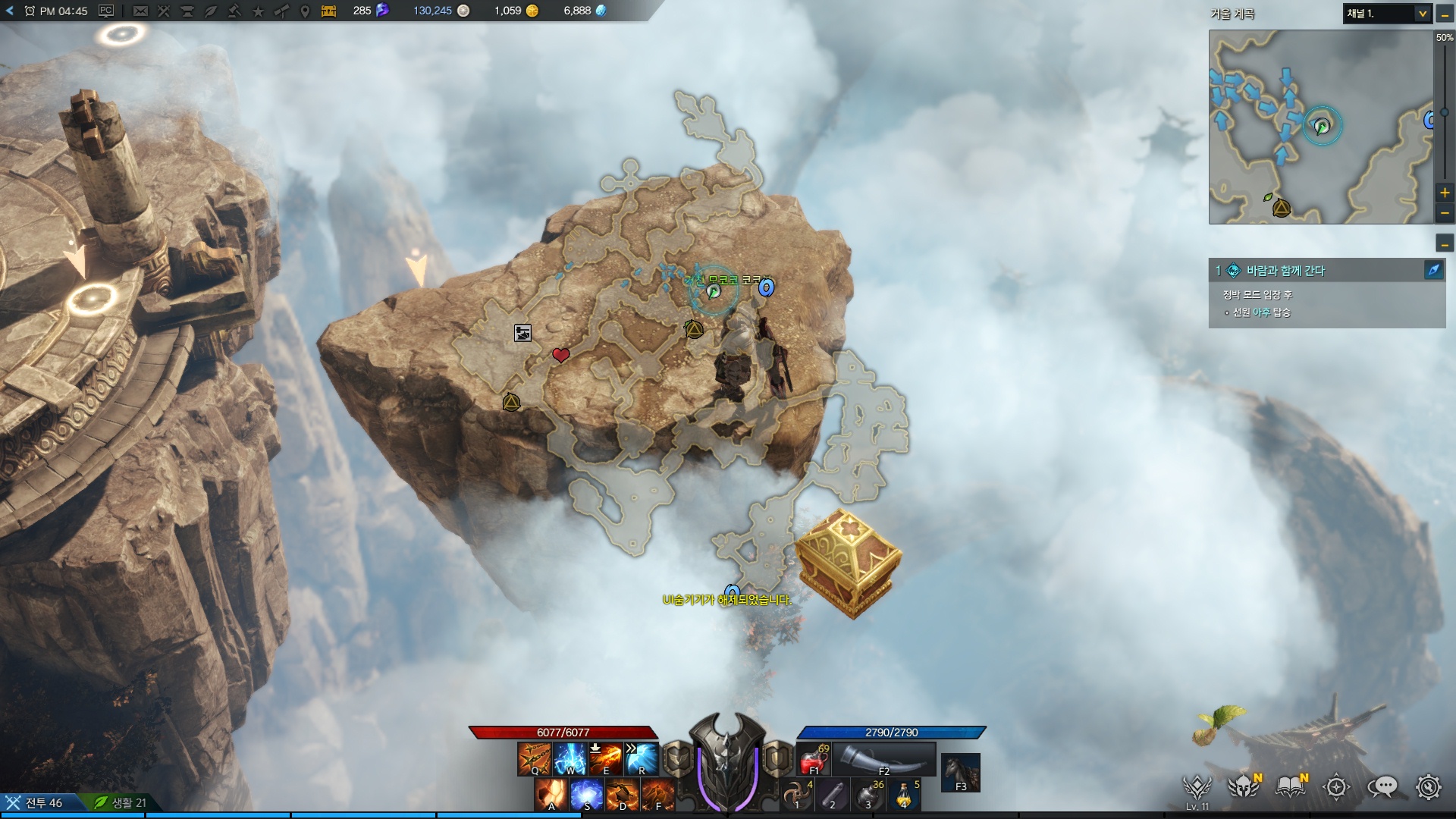Open the mail envelope icon
1456x819 pixels.
pos(140,11)
